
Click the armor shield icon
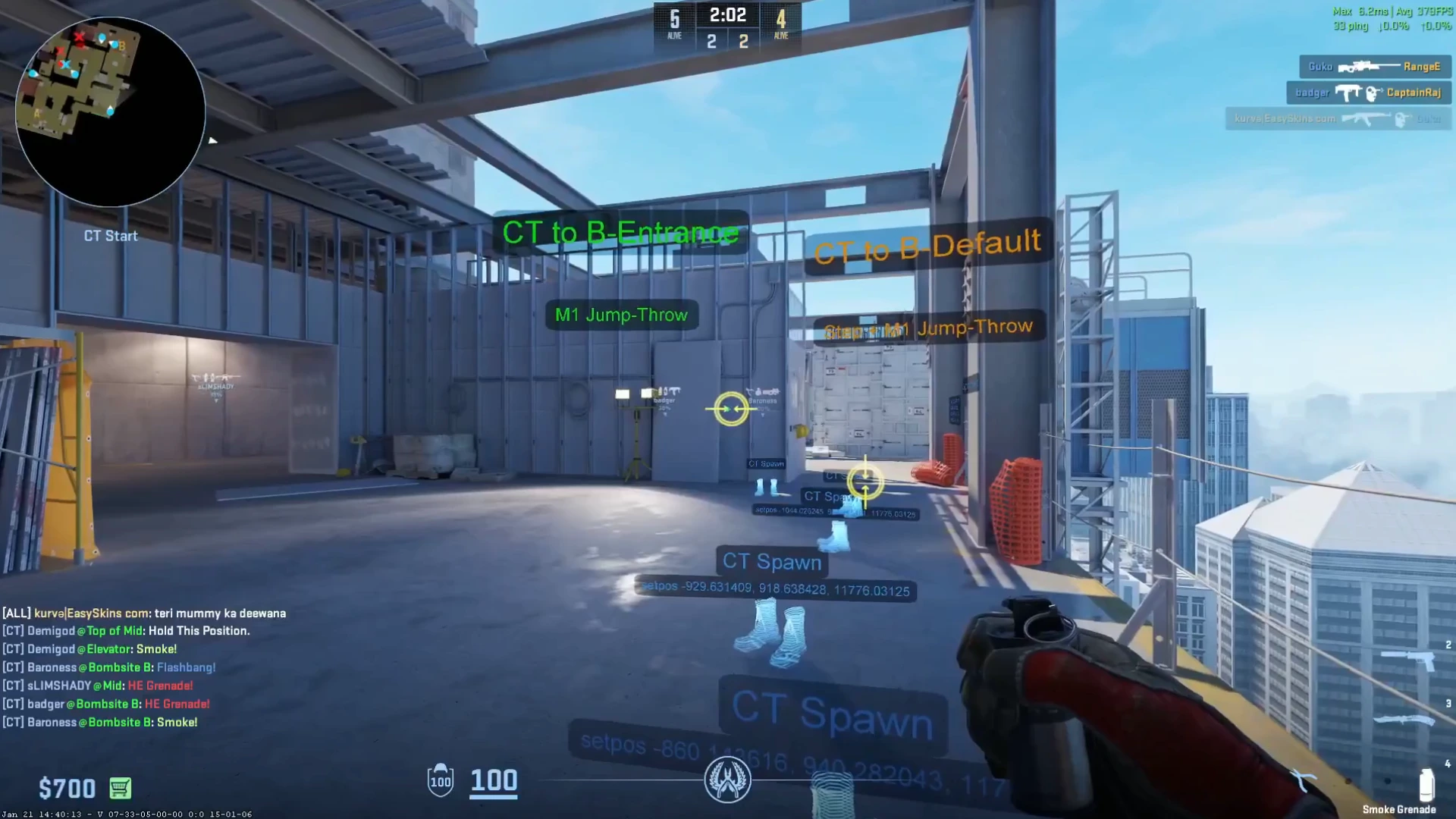[441, 780]
